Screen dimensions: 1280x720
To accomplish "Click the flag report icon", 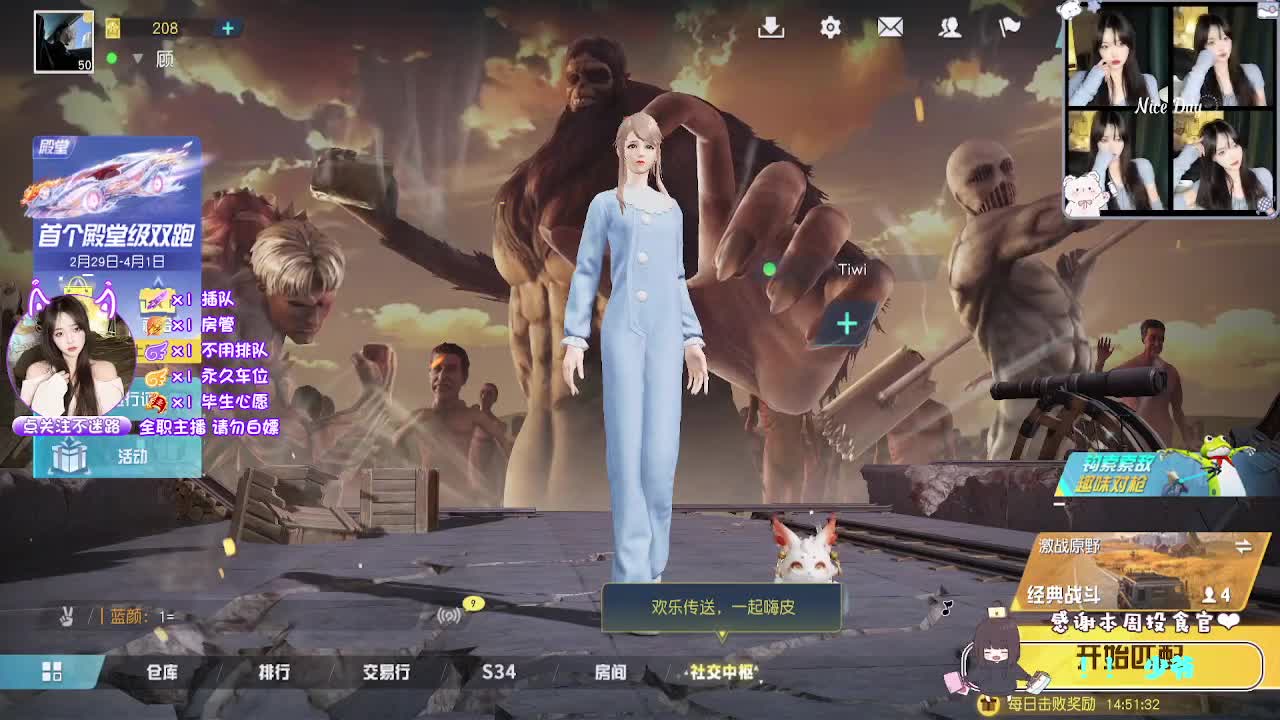I will pos(1009,27).
